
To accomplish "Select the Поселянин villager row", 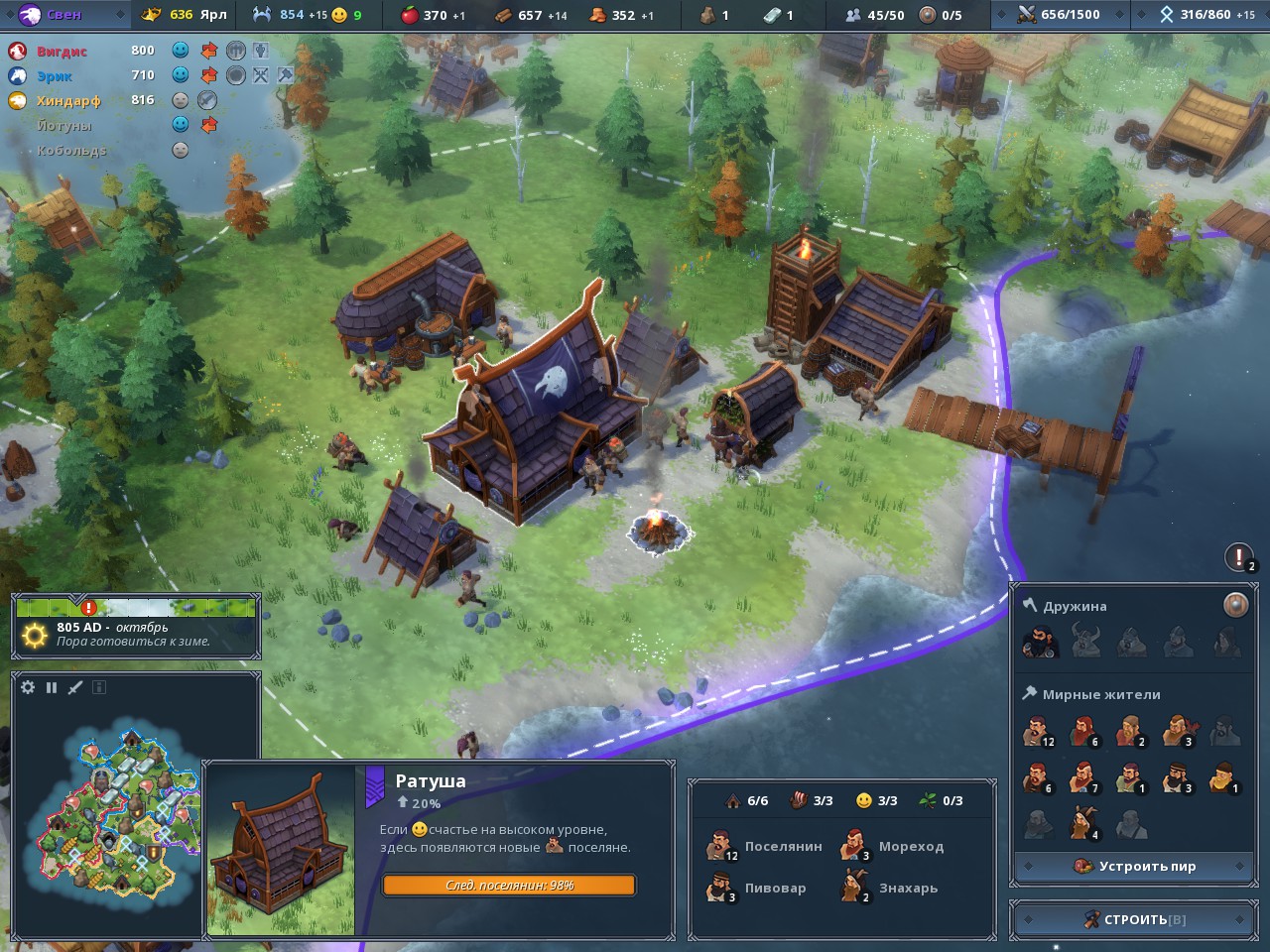I will 766,847.
